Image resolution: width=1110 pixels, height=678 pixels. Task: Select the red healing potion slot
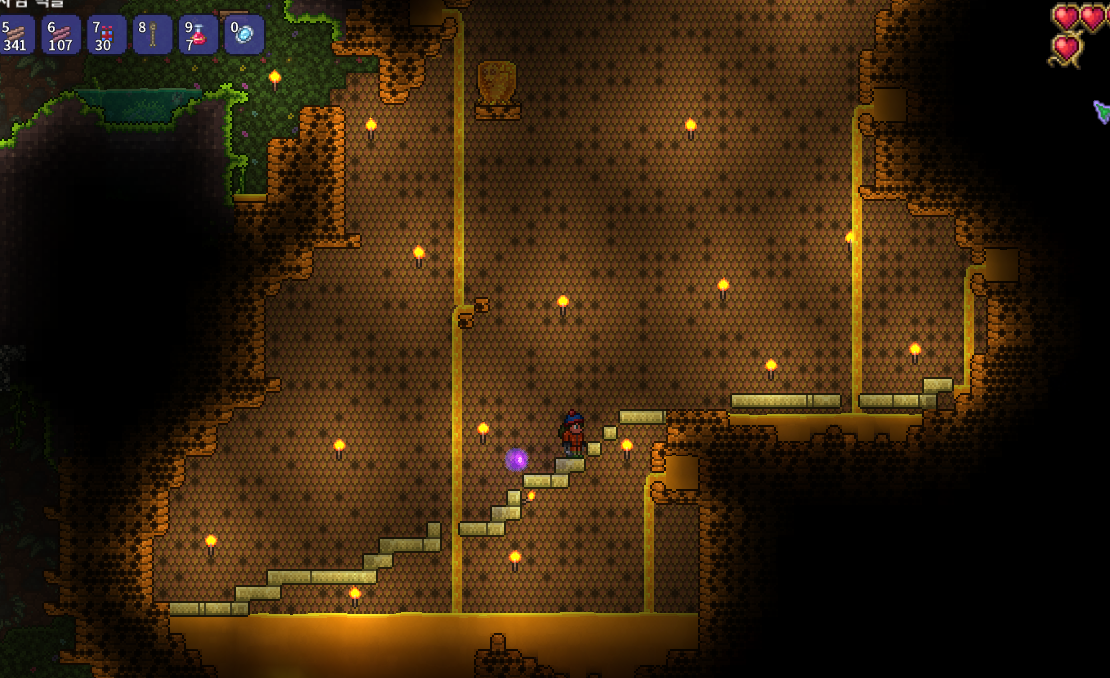198,35
